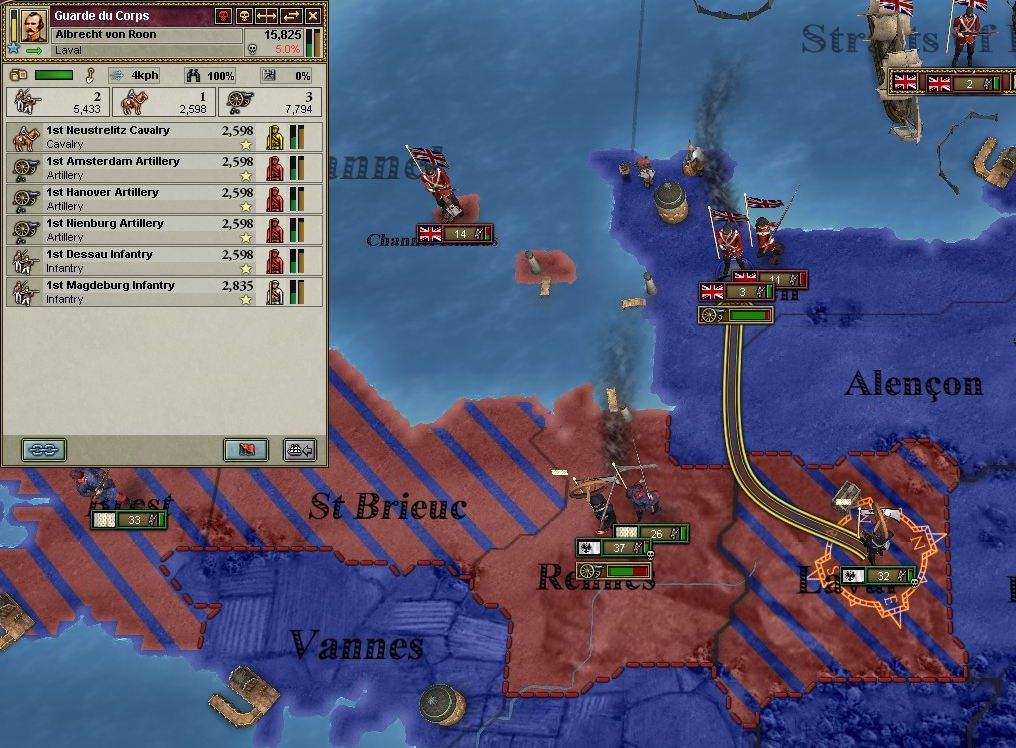Open the reorganize army swap-arrows button
The image size is (1016, 748).
coord(291,16)
